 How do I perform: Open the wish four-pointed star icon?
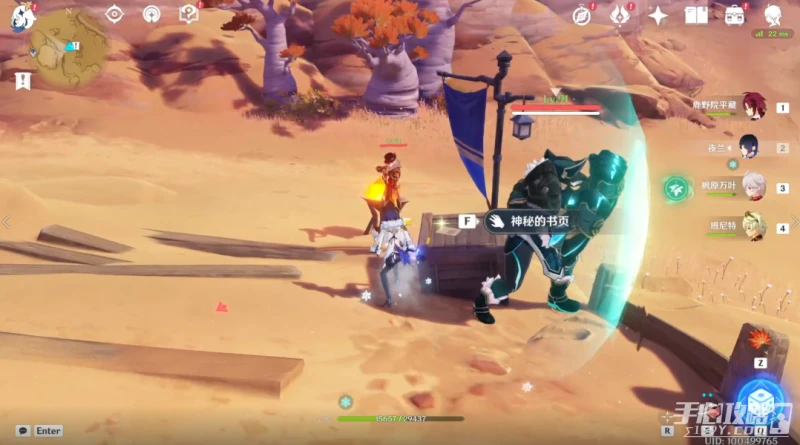pos(658,15)
